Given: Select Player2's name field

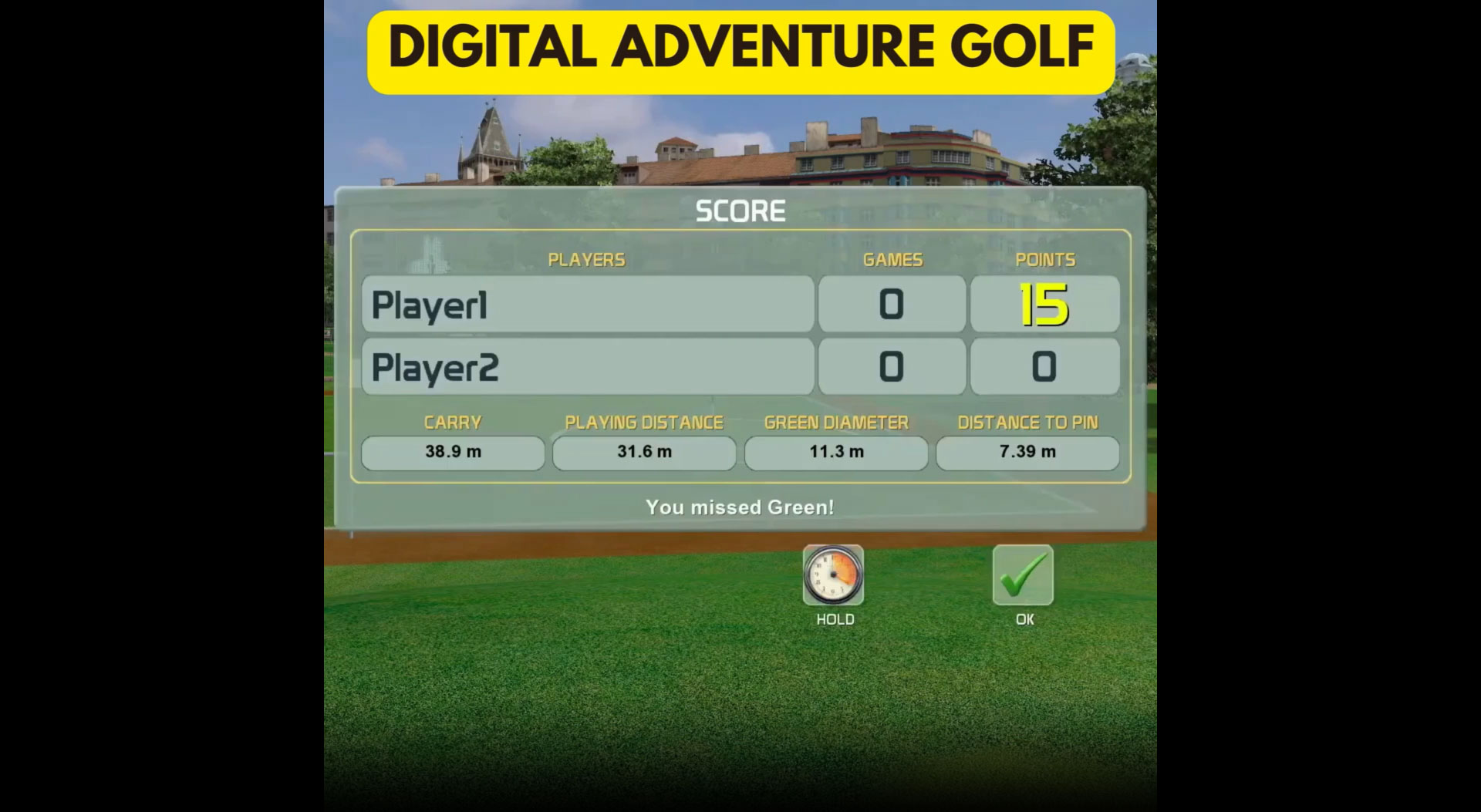Looking at the screenshot, I should click(588, 366).
